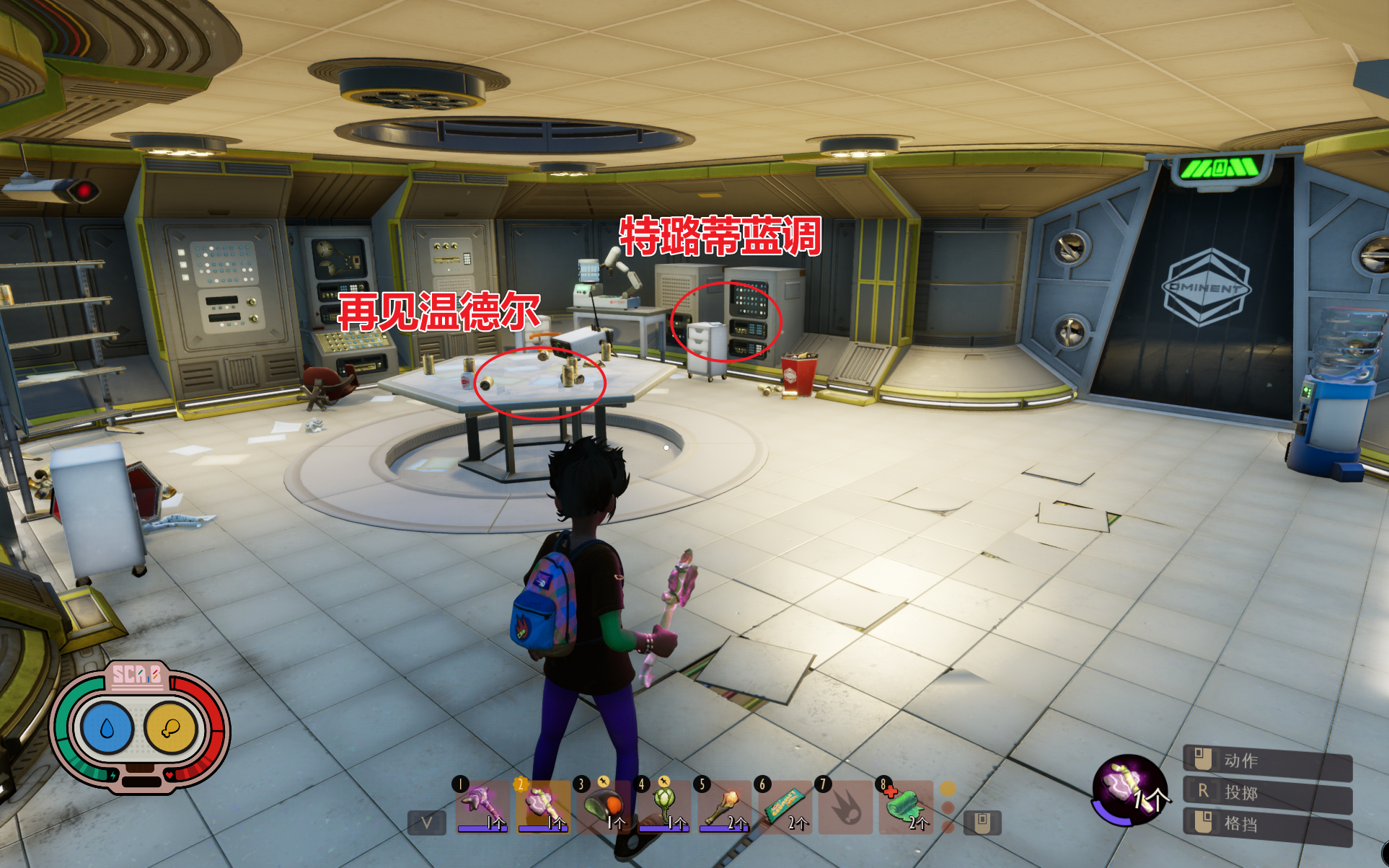Open the SCA.B device at its logo
The height and width of the screenshot is (868, 1389).
click(136, 676)
